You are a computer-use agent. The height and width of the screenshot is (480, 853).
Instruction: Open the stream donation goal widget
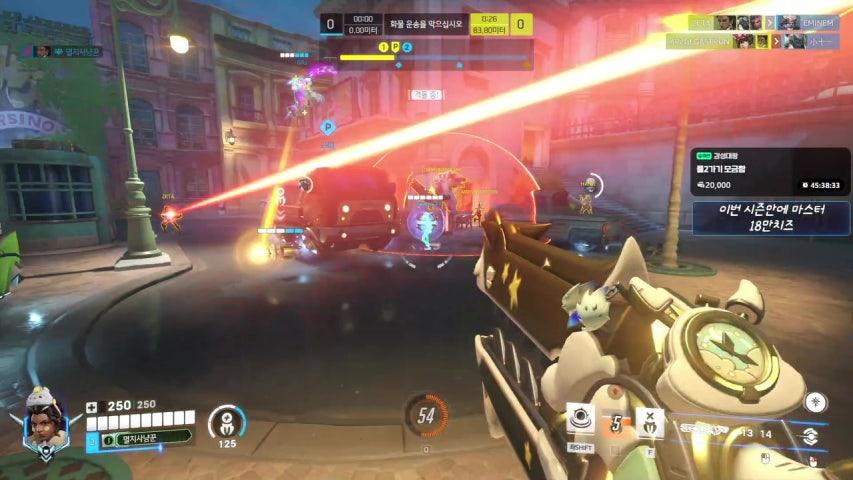coord(769,171)
